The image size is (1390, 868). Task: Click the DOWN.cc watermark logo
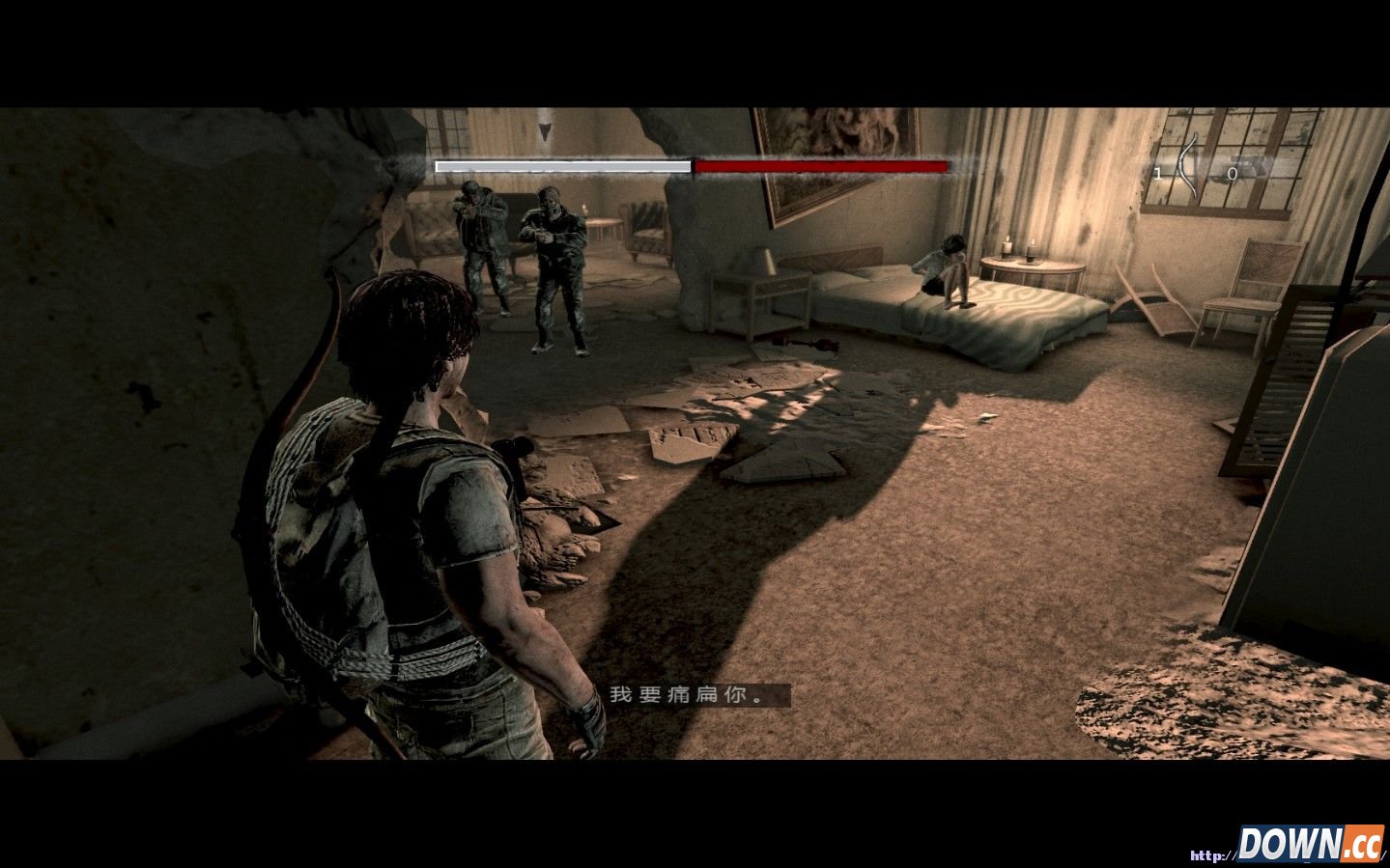coord(1310,843)
